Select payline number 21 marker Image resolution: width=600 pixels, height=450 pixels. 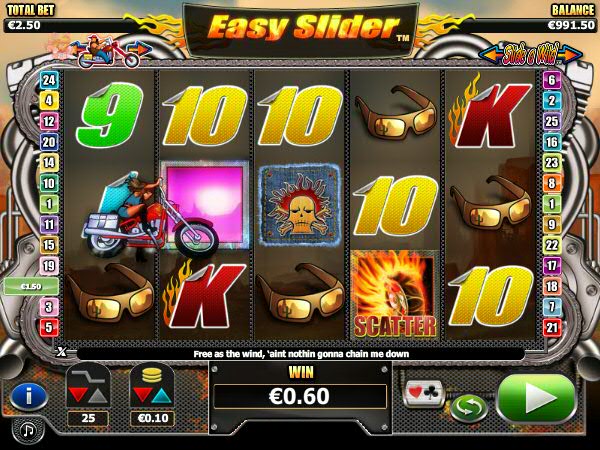(552, 328)
